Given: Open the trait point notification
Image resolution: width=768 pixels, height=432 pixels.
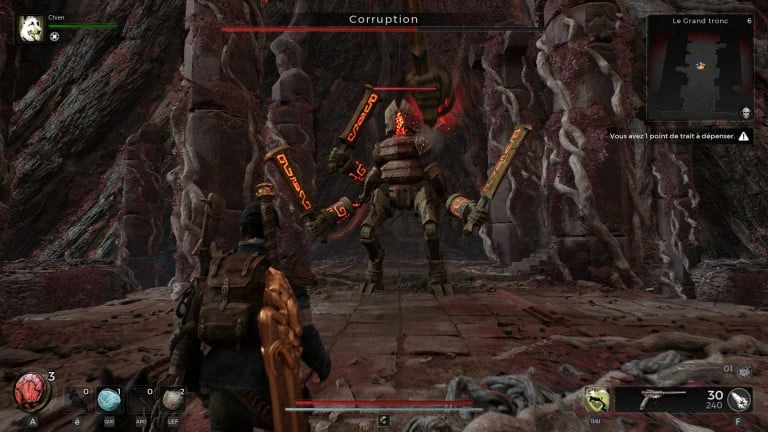Looking at the screenshot, I should [x=672, y=135].
